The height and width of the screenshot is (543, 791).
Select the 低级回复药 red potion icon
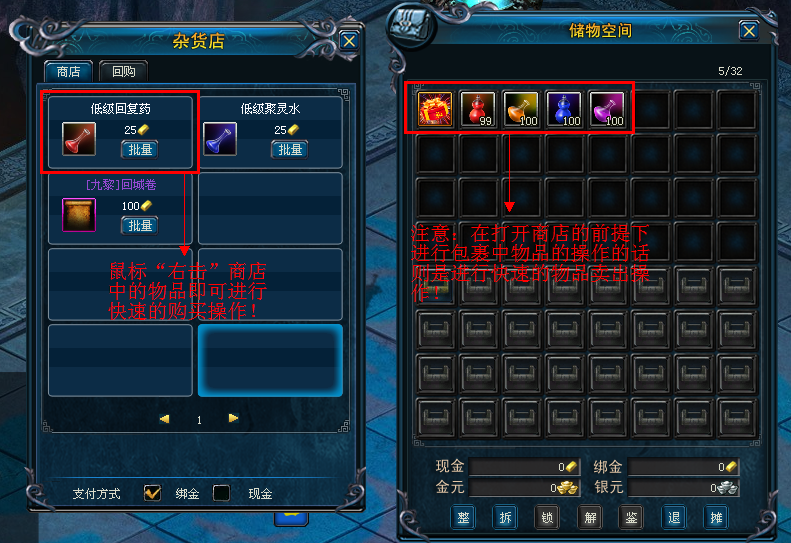pos(79,139)
